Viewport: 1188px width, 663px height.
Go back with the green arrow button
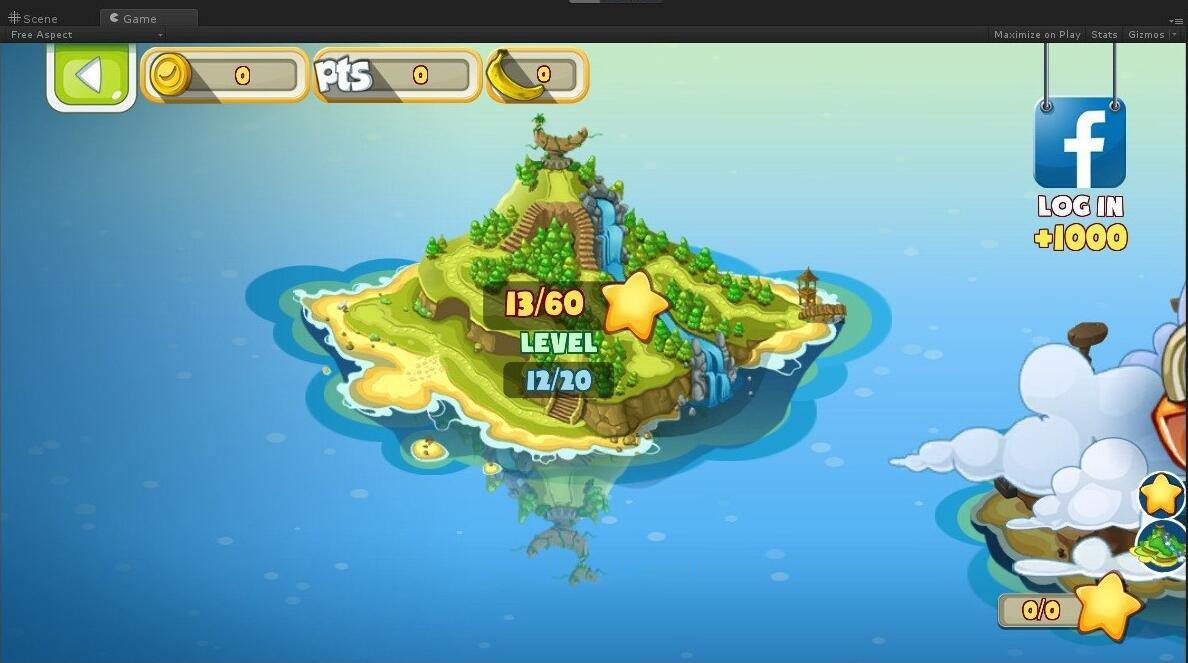(91, 76)
